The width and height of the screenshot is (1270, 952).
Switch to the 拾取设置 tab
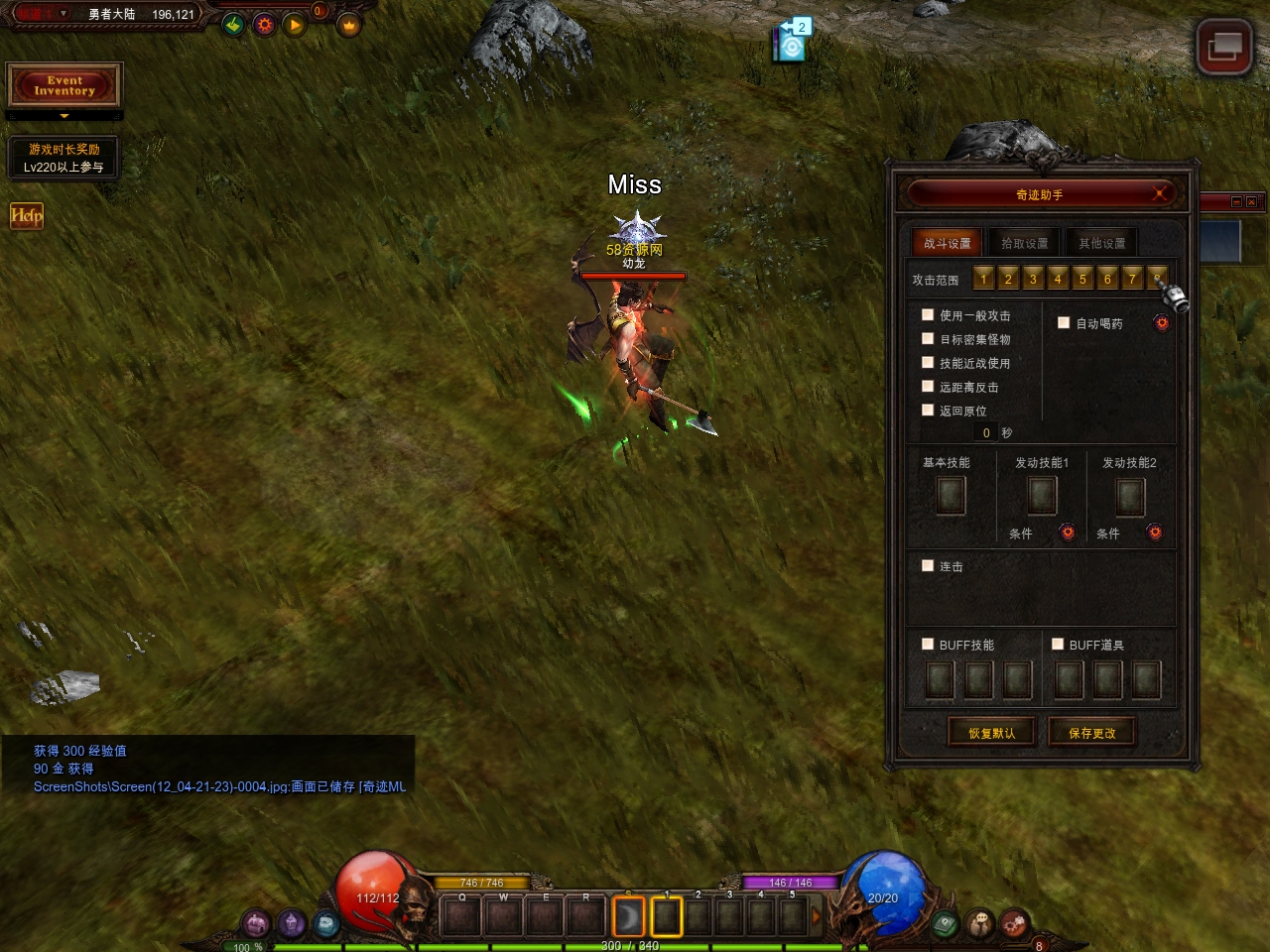(x=1024, y=243)
